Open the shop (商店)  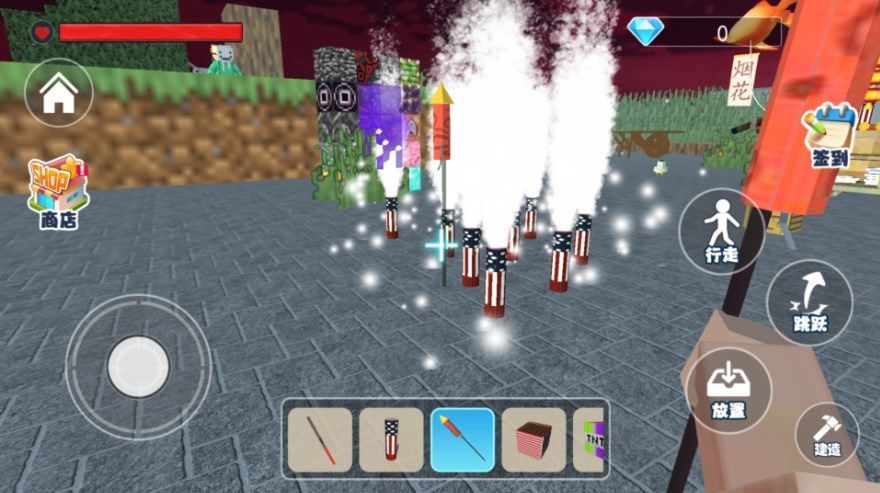(59, 190)
